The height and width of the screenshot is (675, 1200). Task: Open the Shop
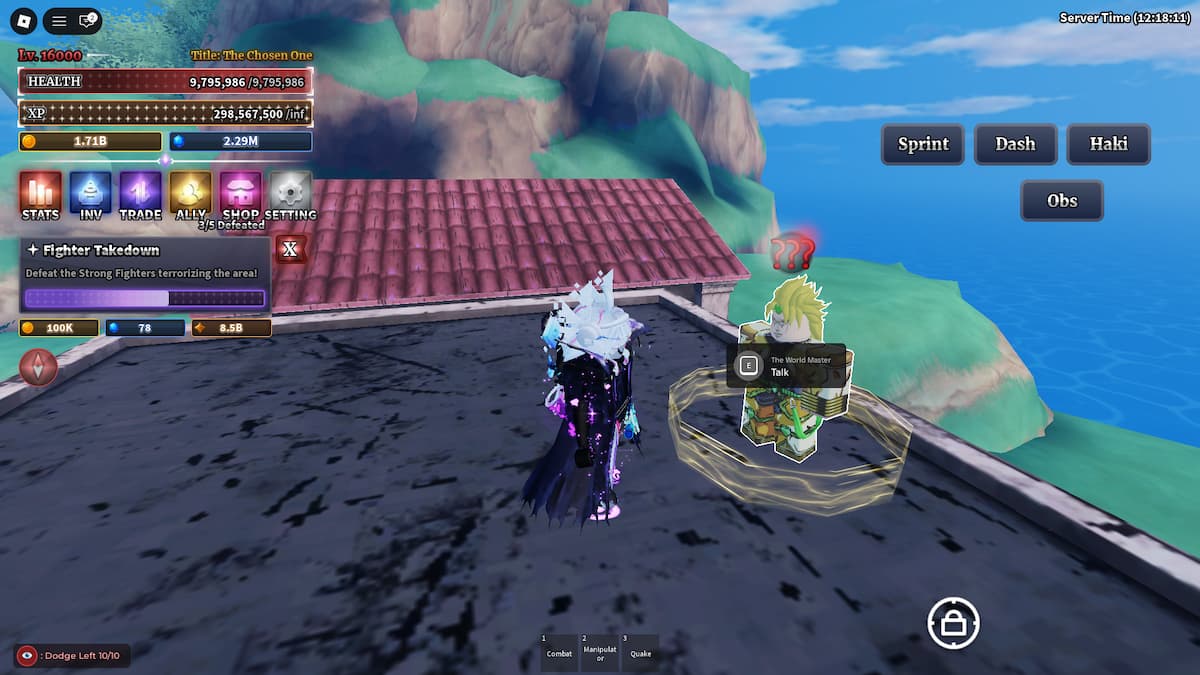click(x=240, y=193)
